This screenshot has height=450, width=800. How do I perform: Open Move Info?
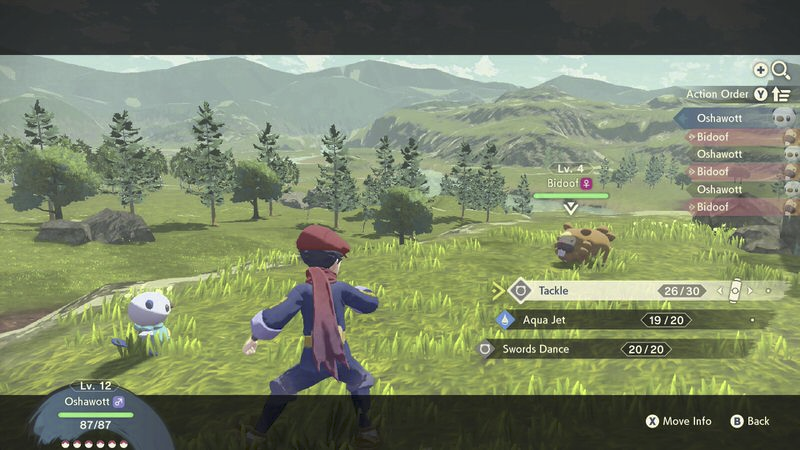[678, 421]
